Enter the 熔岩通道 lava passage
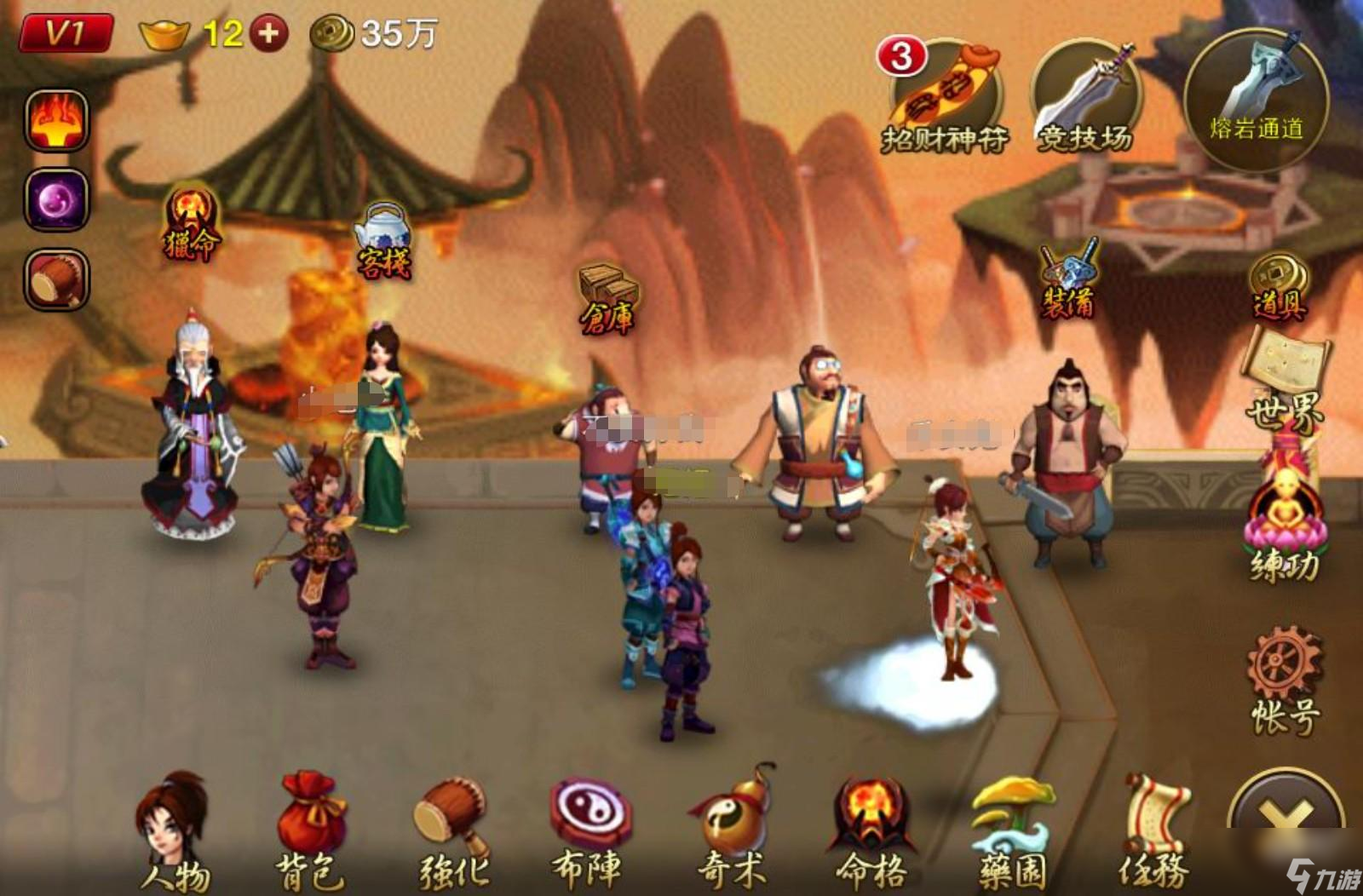 click(x=1256, y=99)
